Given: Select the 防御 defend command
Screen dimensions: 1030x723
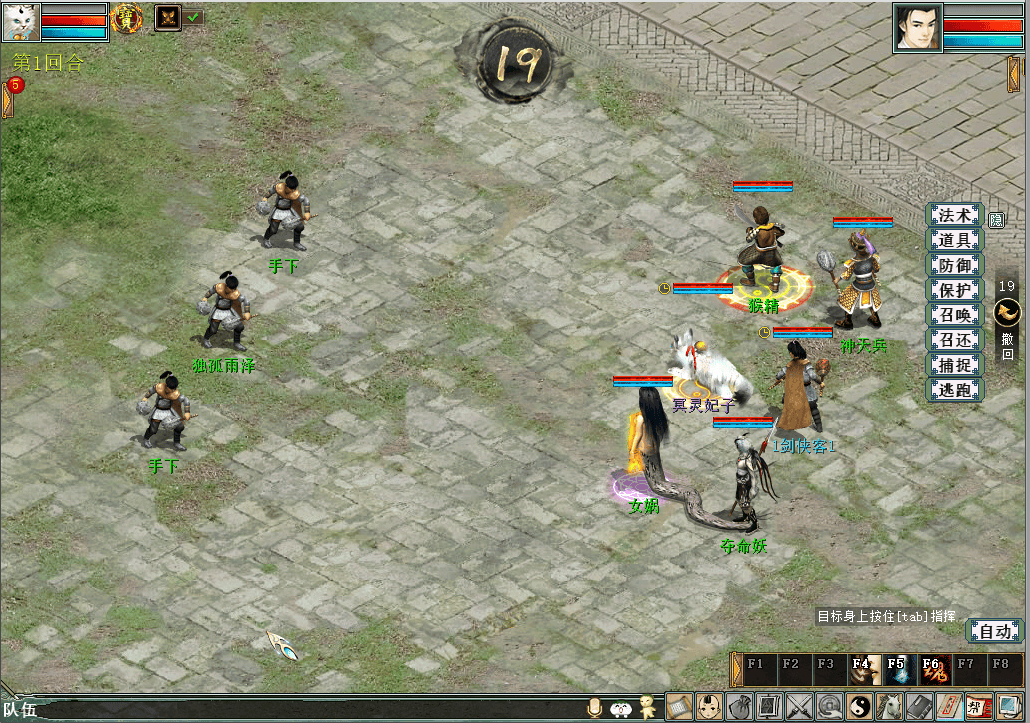Looking at the screenshot, I should click(x=954, y=265).
